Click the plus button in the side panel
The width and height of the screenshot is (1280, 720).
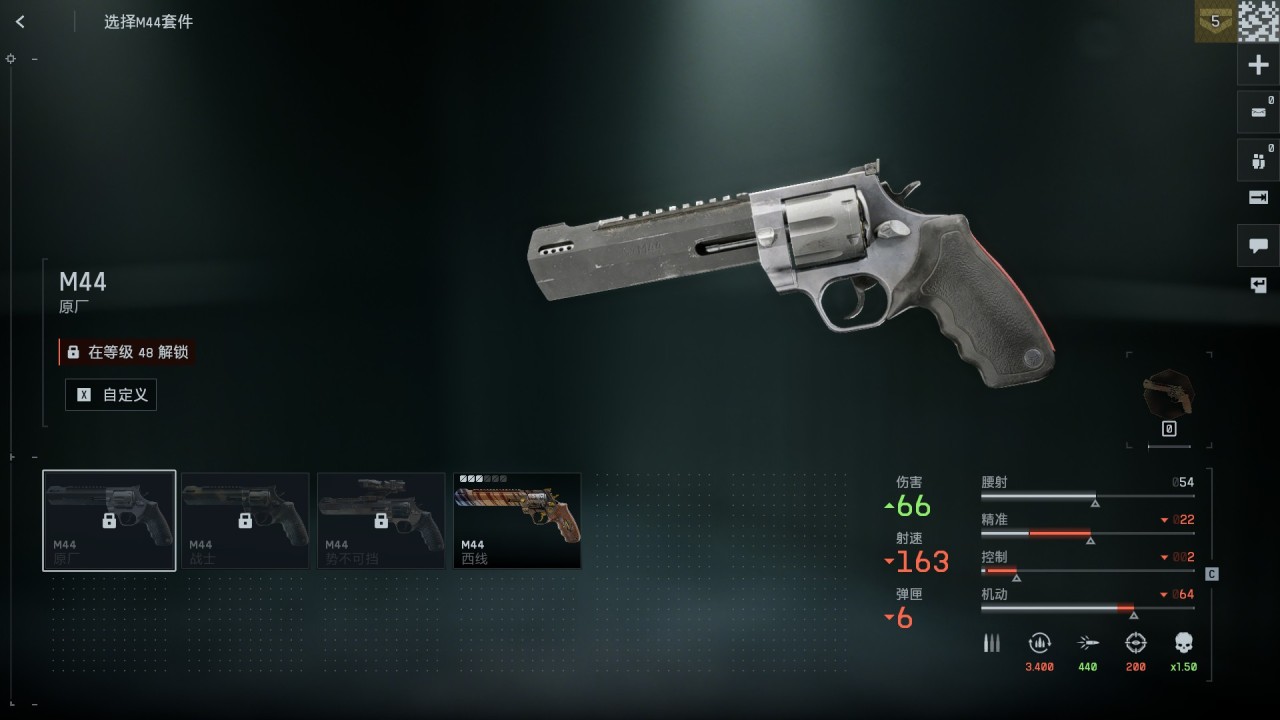1259,66
